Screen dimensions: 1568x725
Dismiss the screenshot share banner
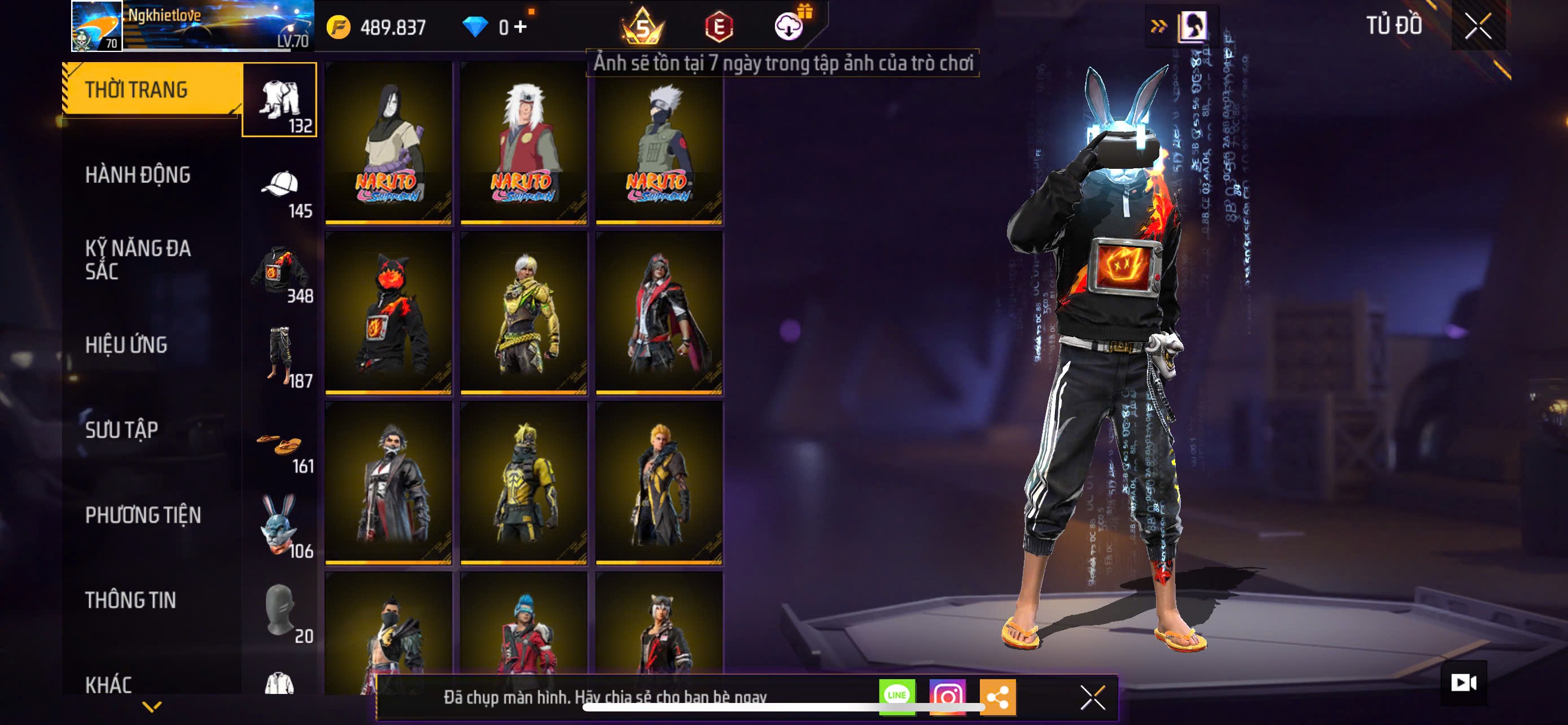tap(1092, 697)
